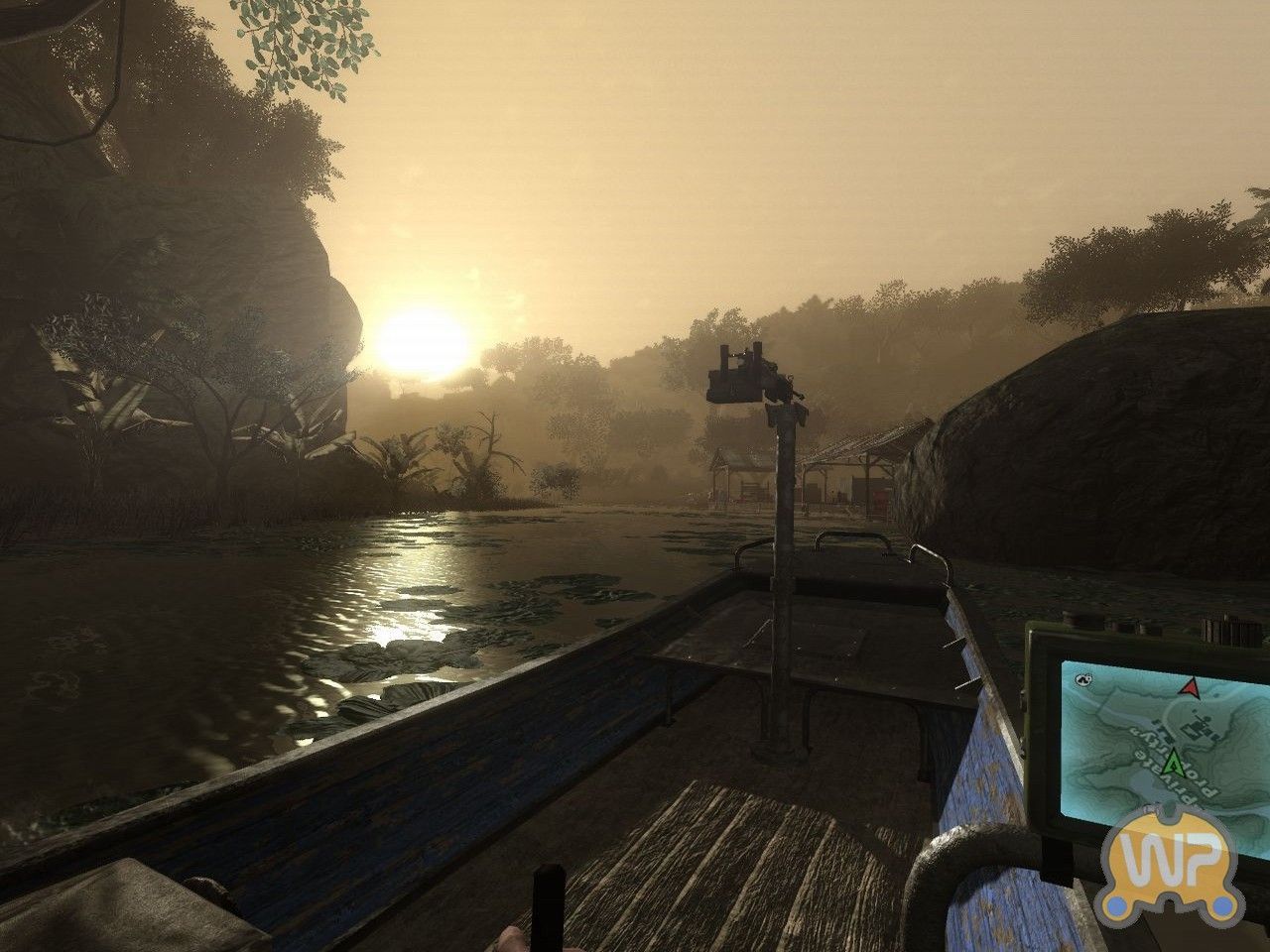
Task: Click the right blue circle on the WP logo
Action: [1222, 904]
